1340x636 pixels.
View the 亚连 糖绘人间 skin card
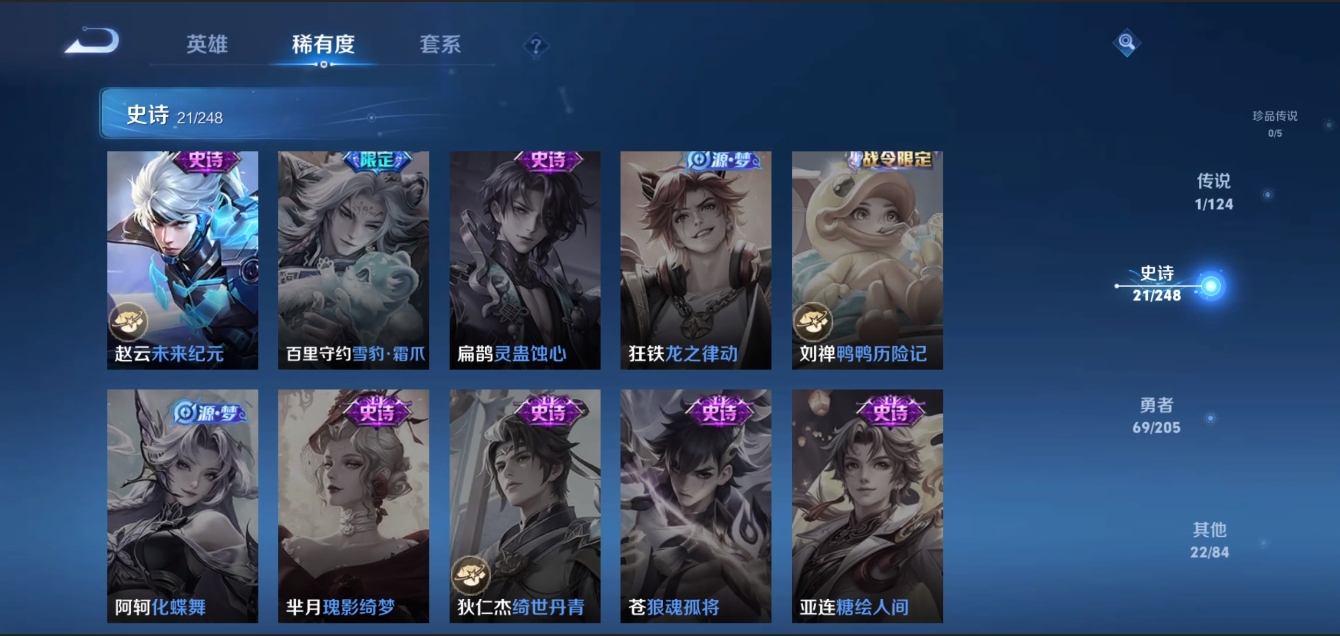(867, 505)
